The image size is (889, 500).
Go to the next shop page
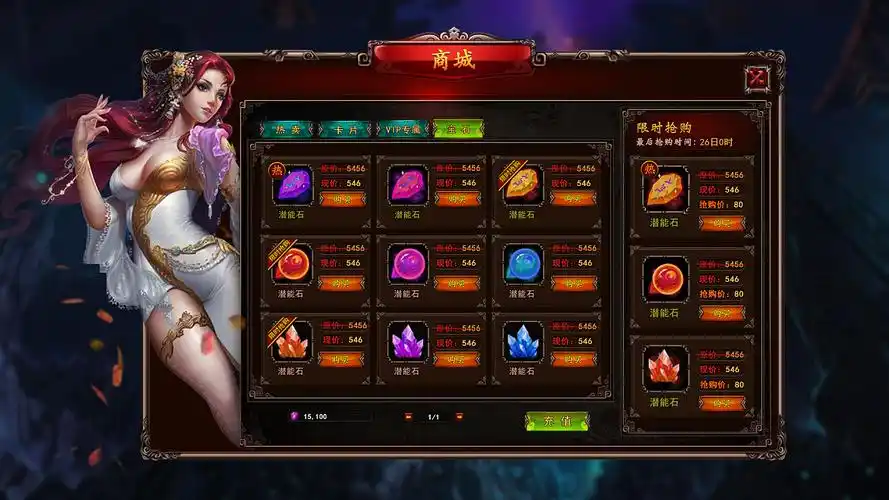(459, 416)
